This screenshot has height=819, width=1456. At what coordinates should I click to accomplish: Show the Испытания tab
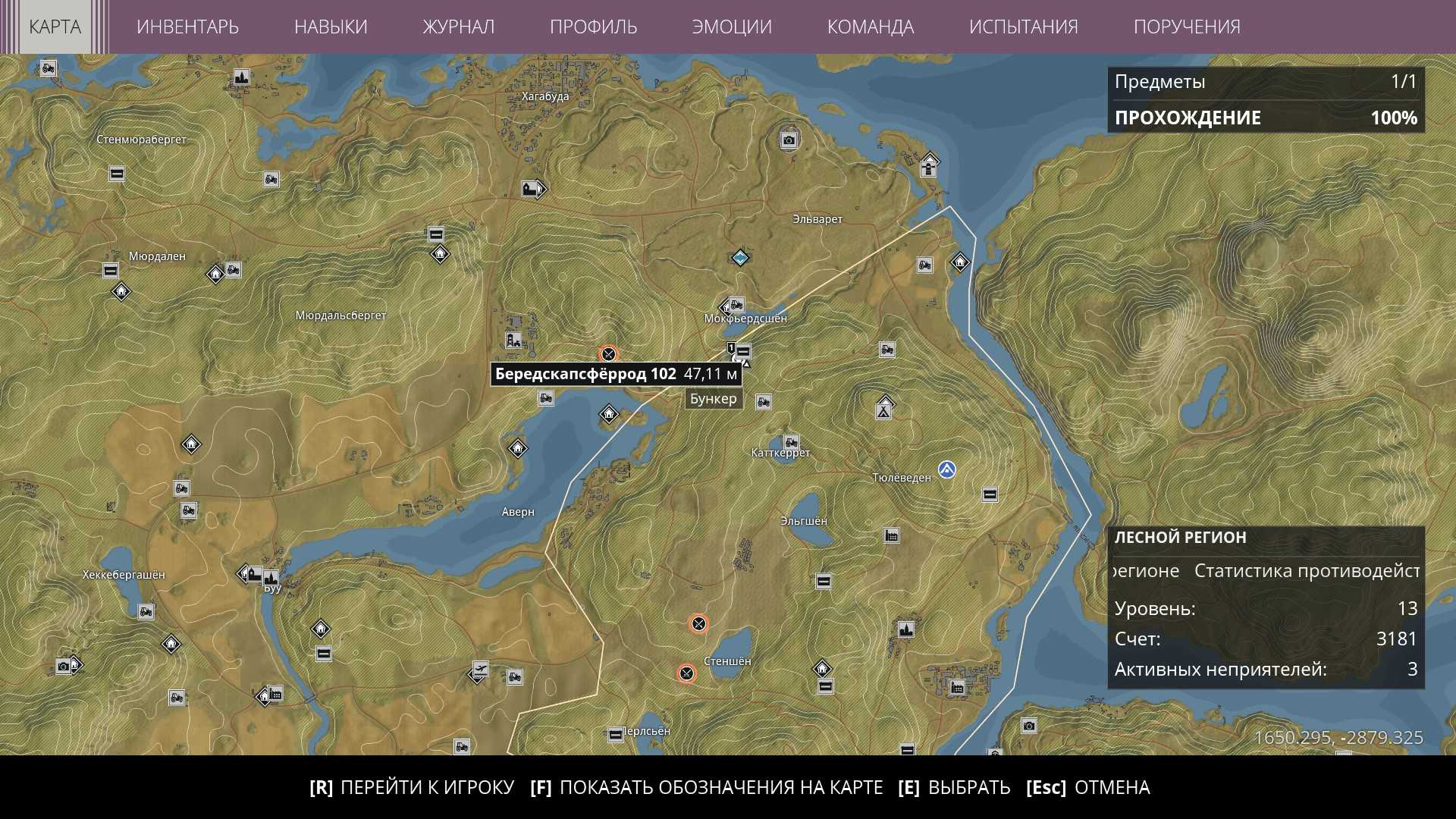(x=1023, y=27)
